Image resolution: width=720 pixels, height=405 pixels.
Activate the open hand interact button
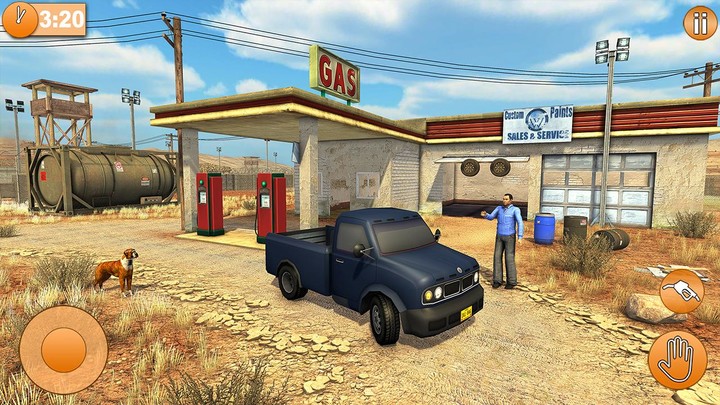pyautogui.click(x=677, y=359)
